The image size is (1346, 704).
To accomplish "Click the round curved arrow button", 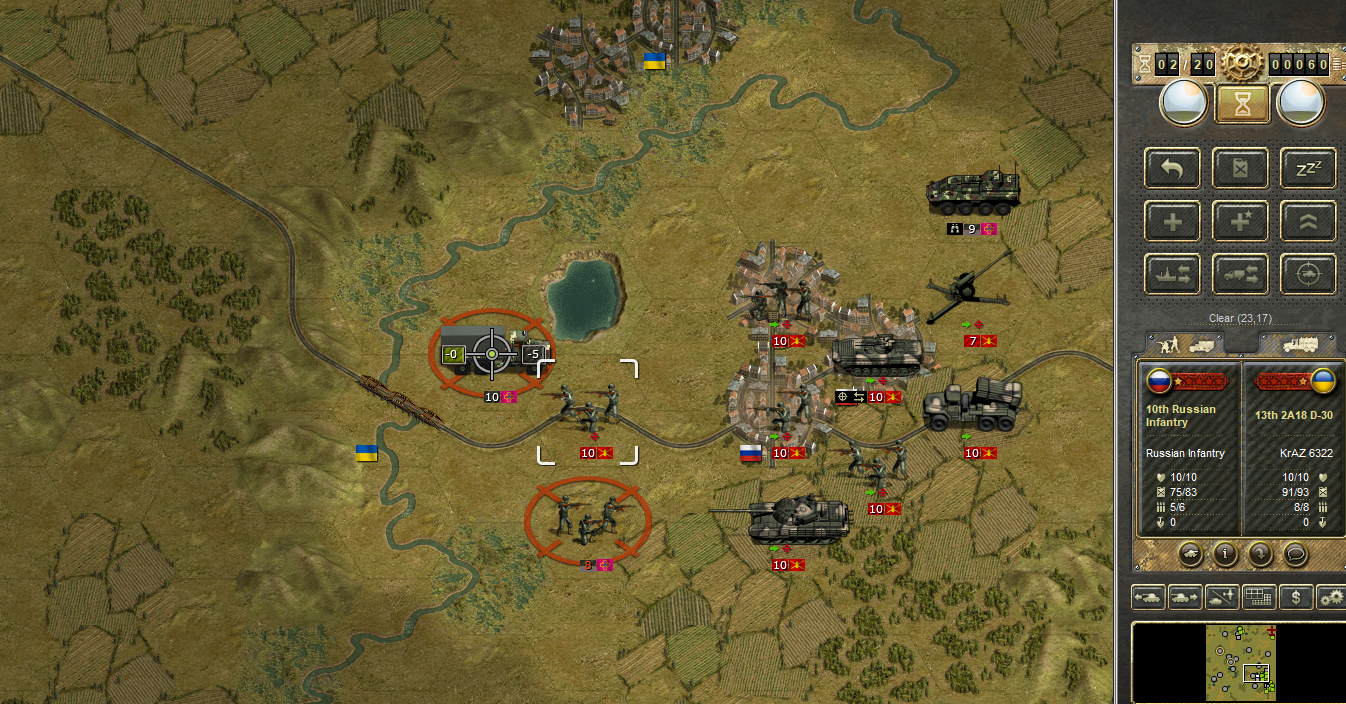I will [x=1259, y=553].
